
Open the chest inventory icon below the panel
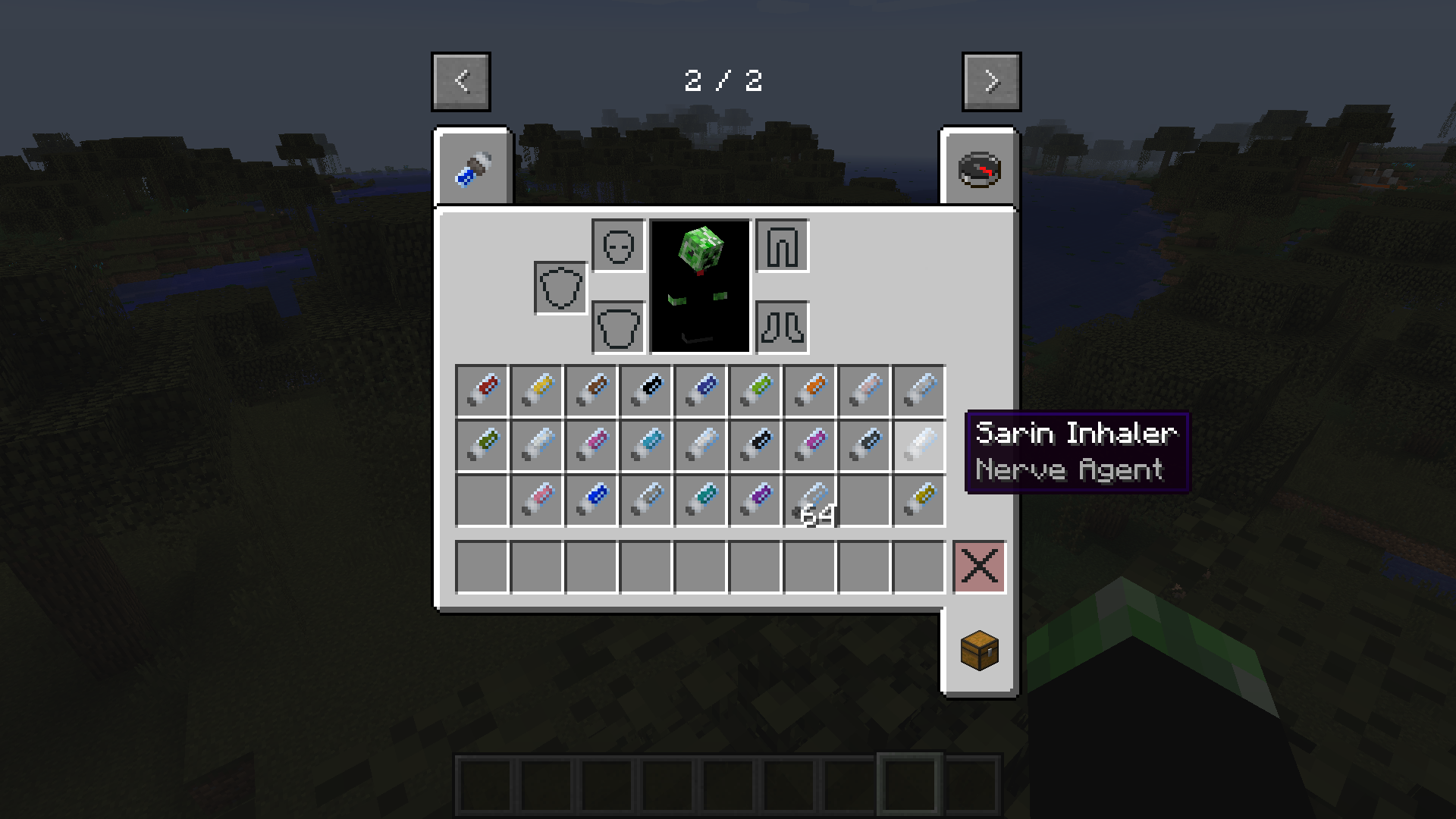tap(979, 651)
